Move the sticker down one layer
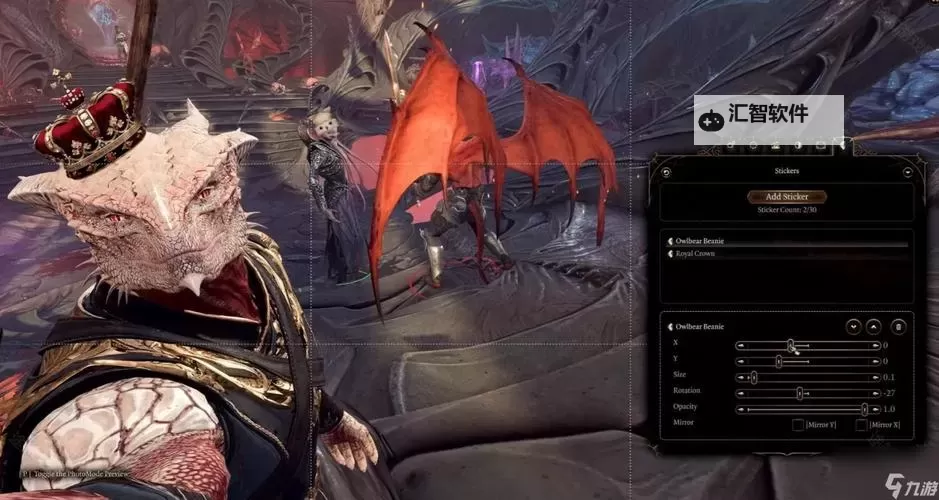 click(853, 326)
